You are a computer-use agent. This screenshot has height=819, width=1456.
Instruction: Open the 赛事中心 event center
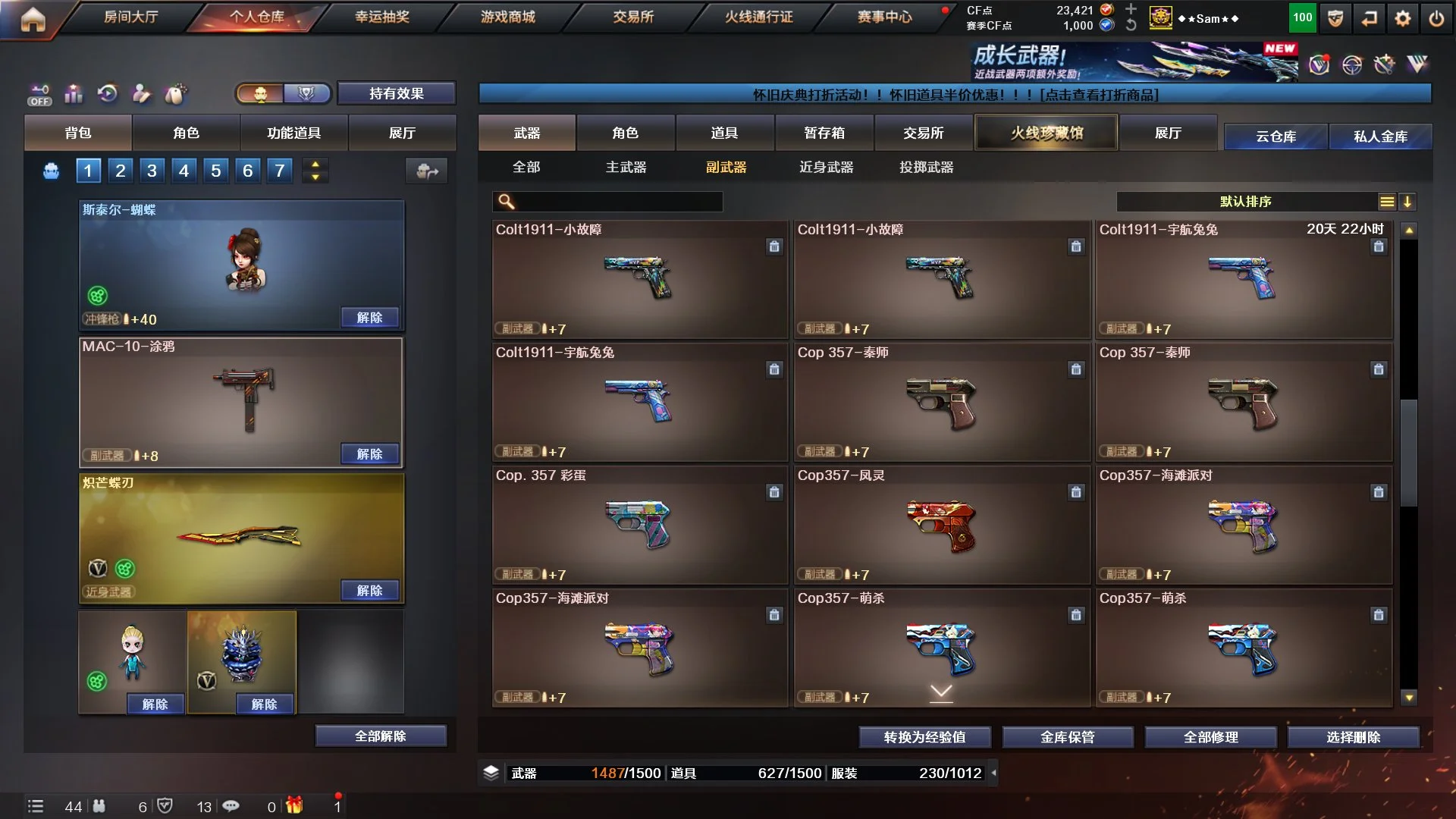tap(884, 17)
